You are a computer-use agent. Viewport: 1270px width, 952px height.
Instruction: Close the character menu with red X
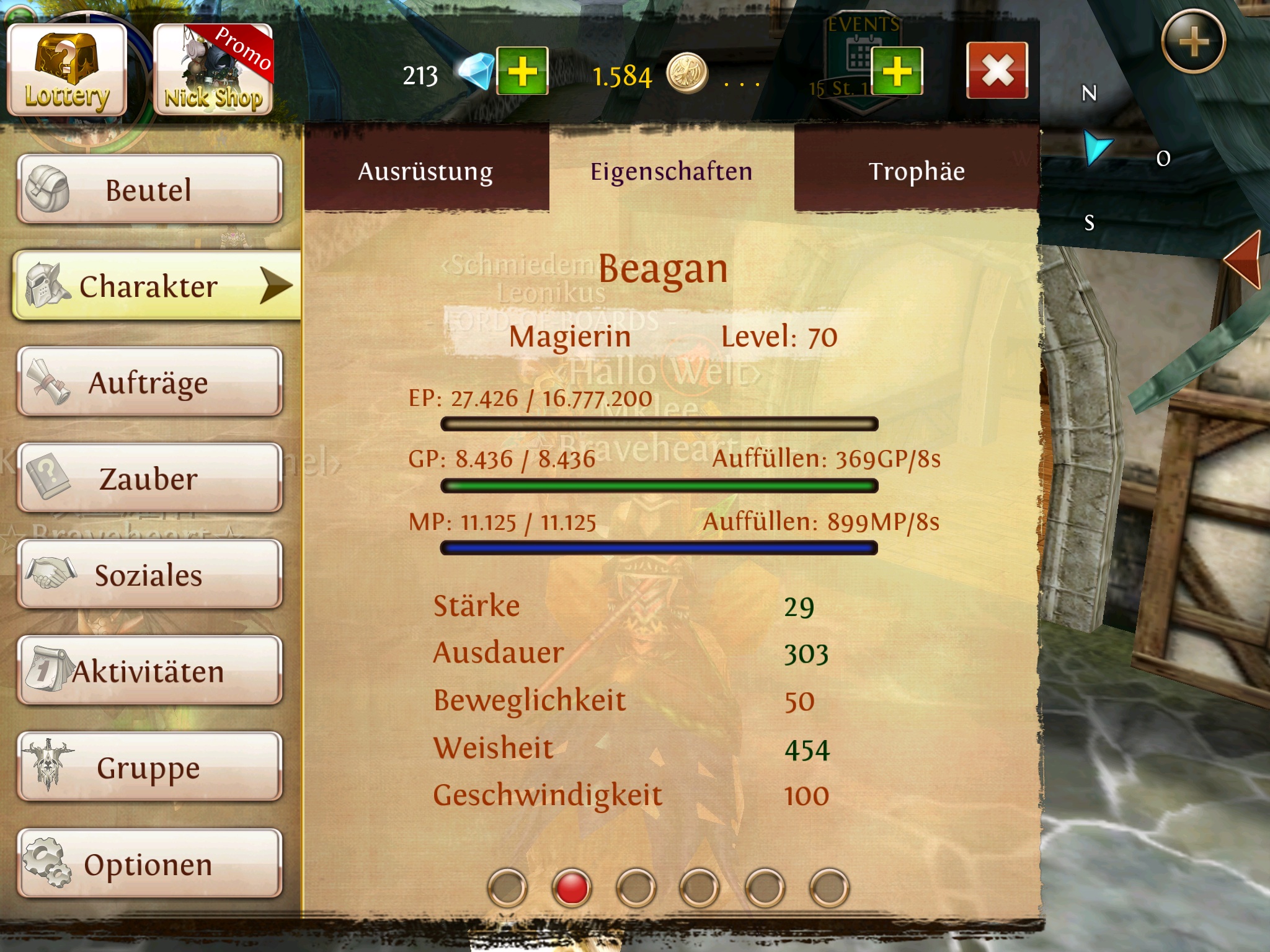[997, 70]
